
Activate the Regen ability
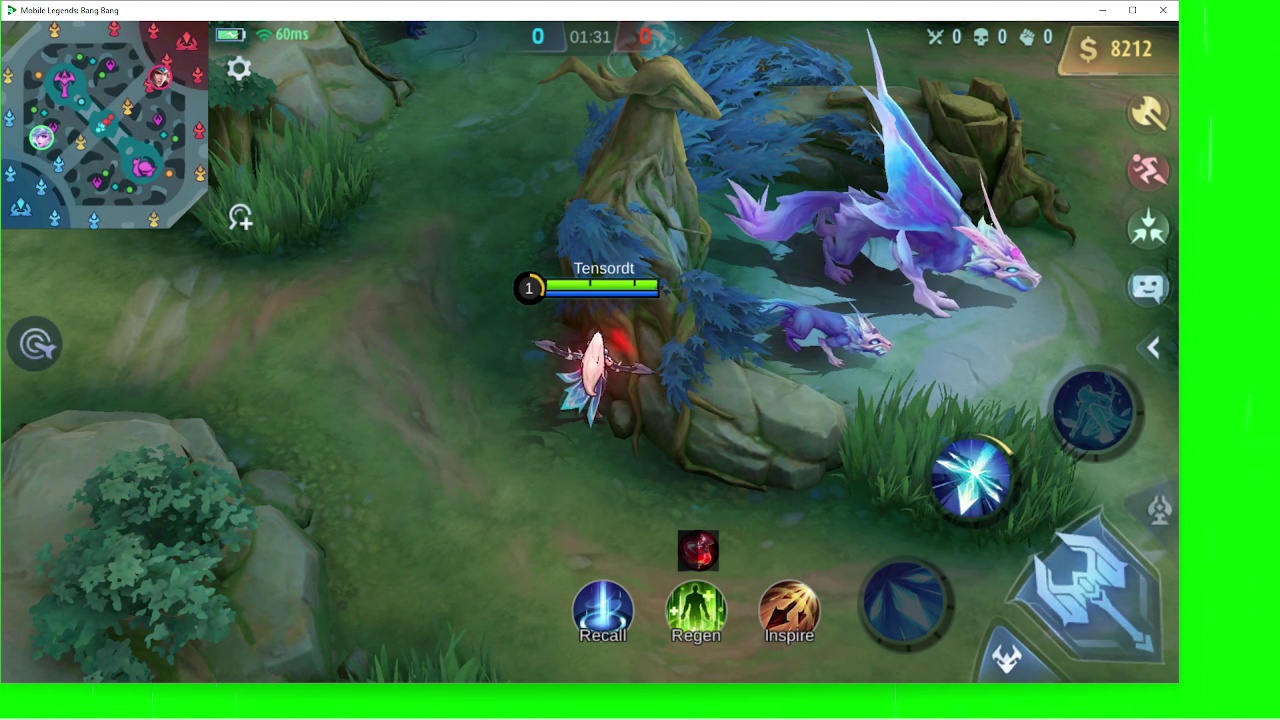point(696,611)
